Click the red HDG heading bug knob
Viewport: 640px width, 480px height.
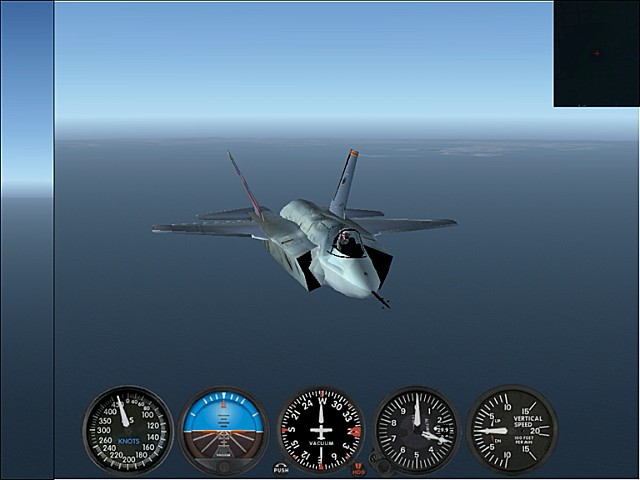pos(359,467)
